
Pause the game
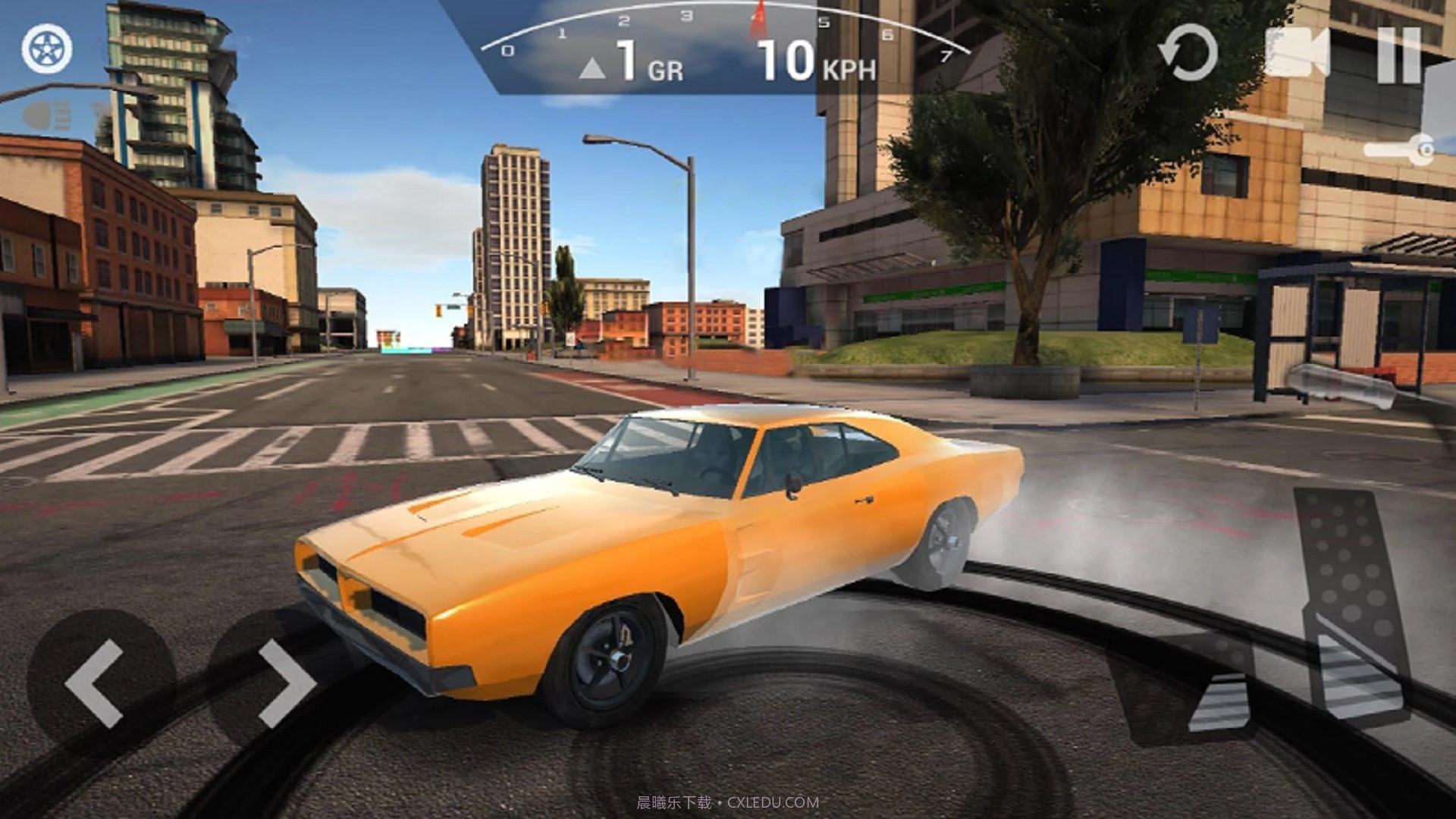[1399, 55]
